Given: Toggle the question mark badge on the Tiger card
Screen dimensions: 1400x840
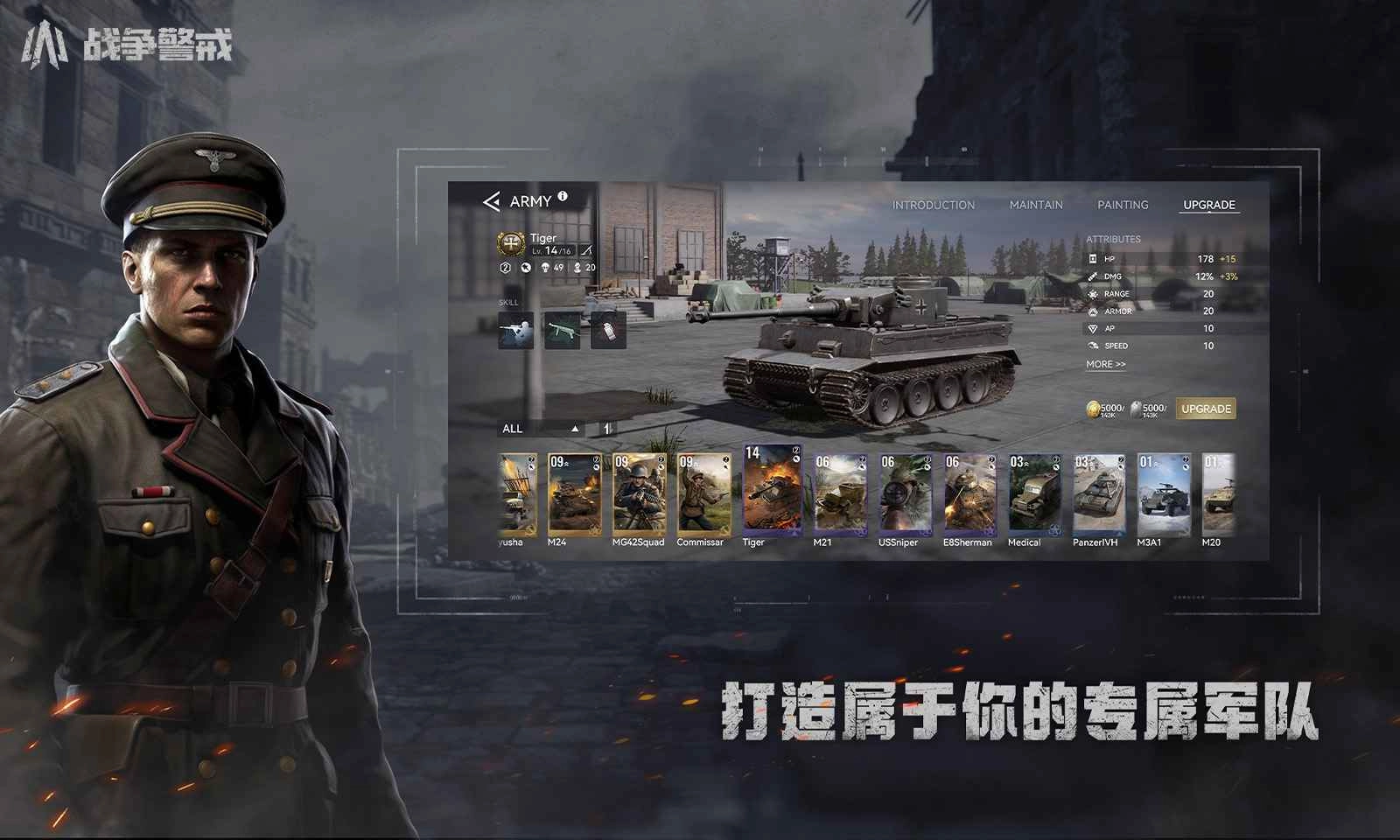Looking at the screenshot, I should 794,449.
